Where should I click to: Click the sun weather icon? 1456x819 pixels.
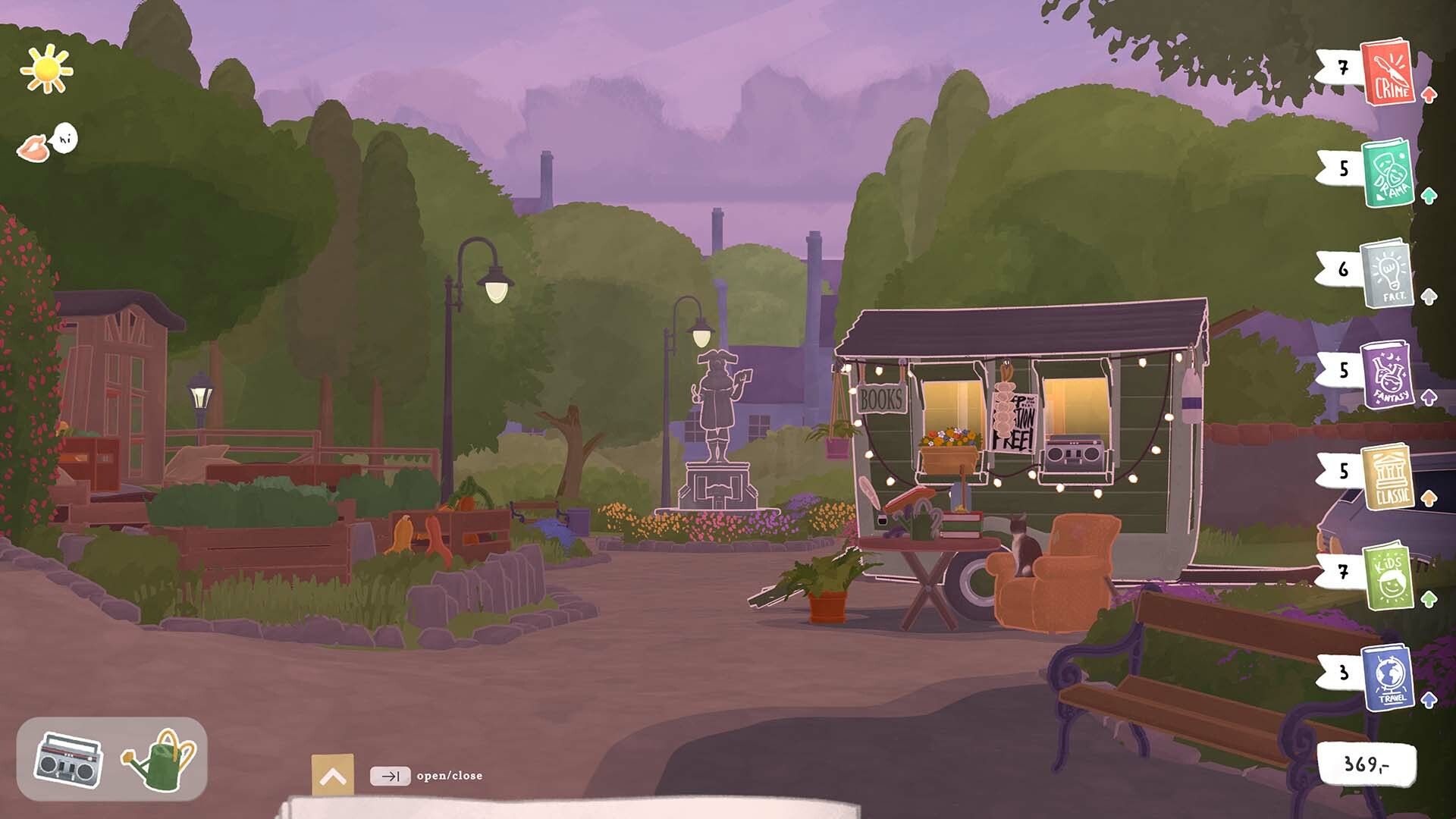47,70
